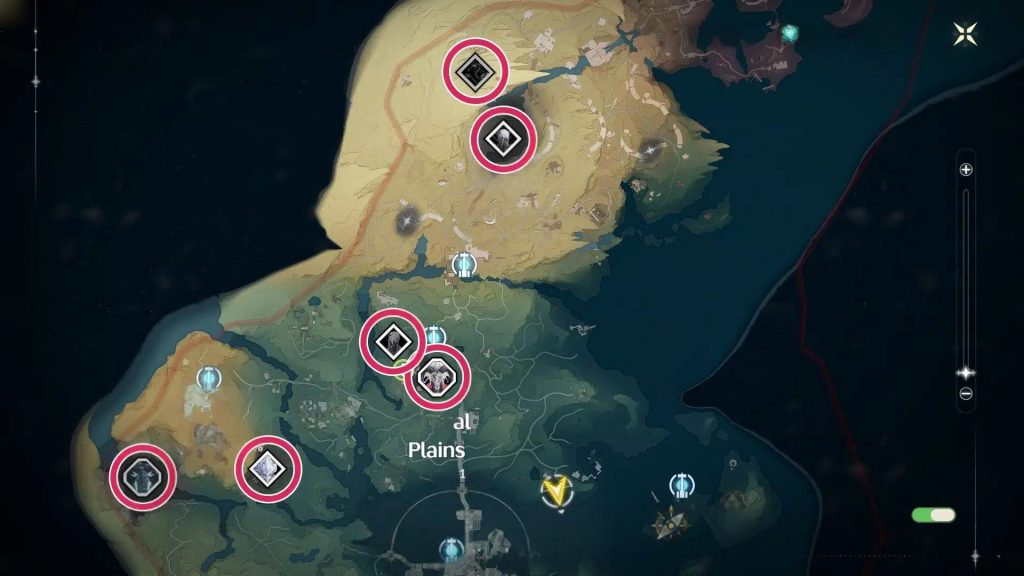Screen dimensions: 1024x576
Task: Select the compass-shaped marker on the southeast island
Action: point(668,521)
